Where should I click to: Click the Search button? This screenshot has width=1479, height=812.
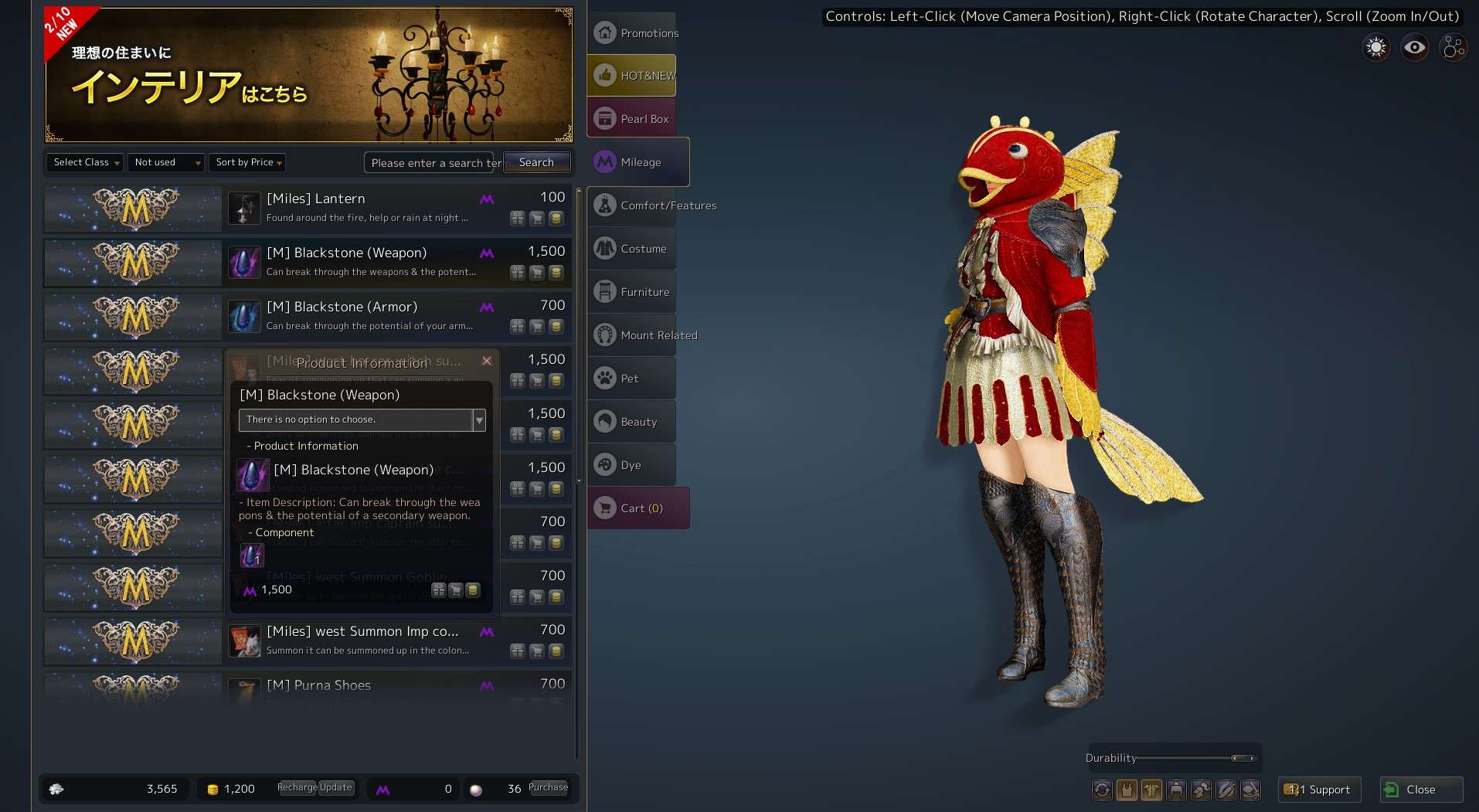pyautogui.click(x=536, y=162)
